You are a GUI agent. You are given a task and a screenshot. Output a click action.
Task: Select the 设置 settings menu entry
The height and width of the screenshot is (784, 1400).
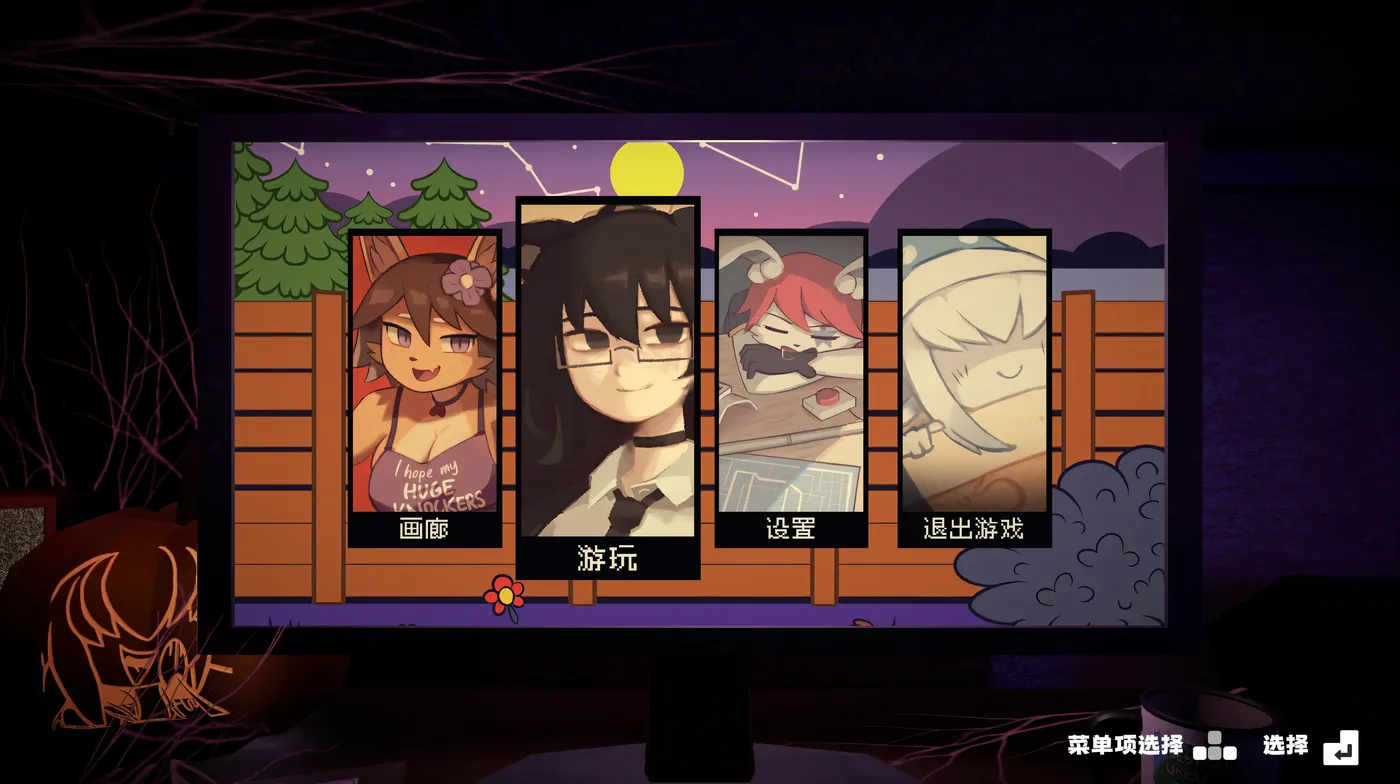(x=790, y=531)
